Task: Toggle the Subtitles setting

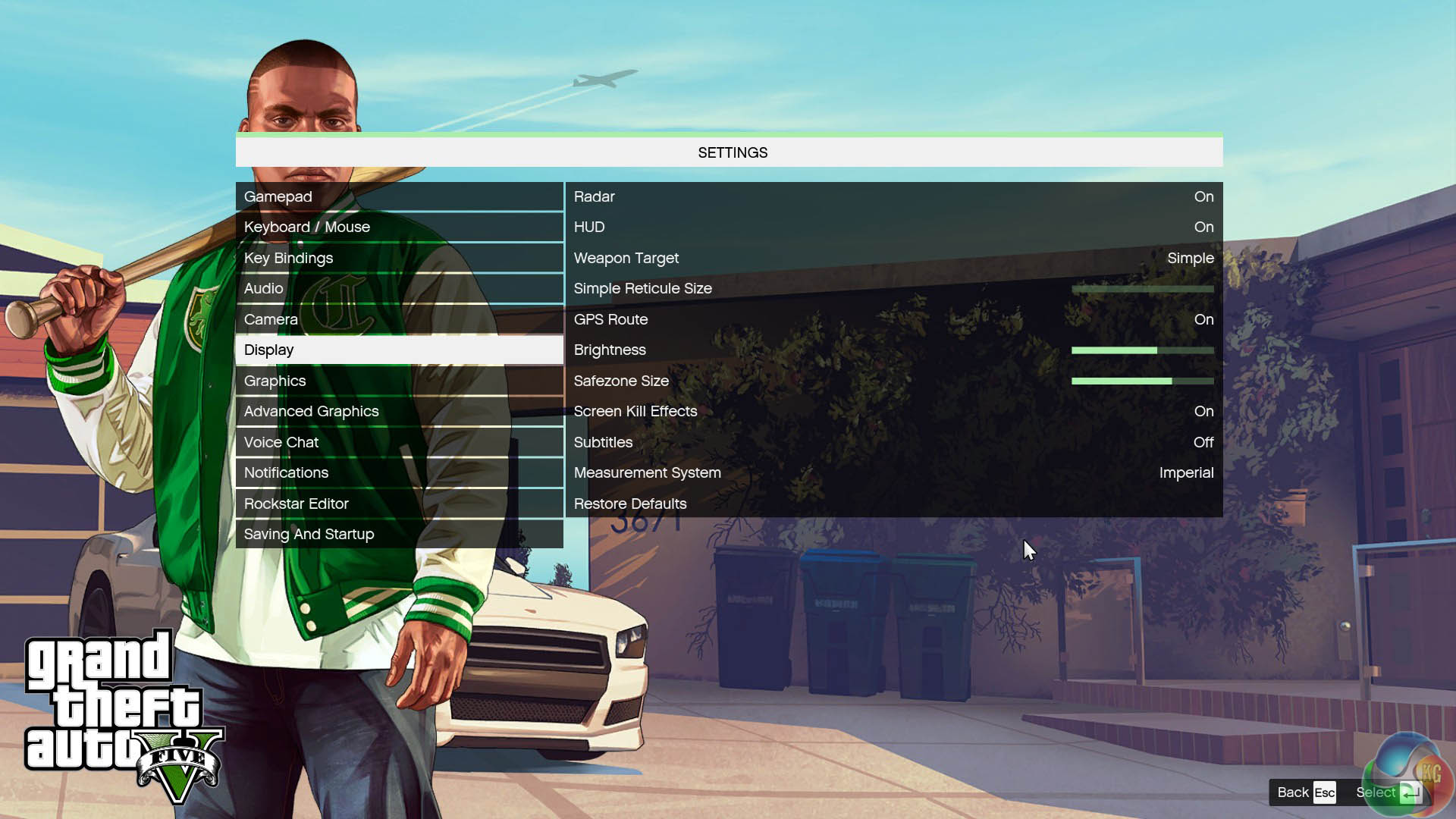Action: tap(893, 442)
